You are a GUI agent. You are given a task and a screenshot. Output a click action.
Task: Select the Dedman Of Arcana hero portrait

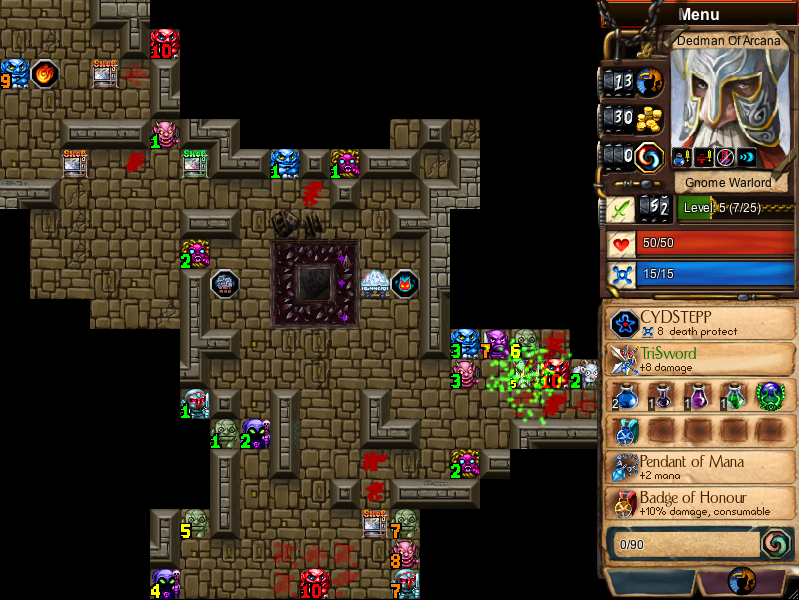tap(728, 98)
